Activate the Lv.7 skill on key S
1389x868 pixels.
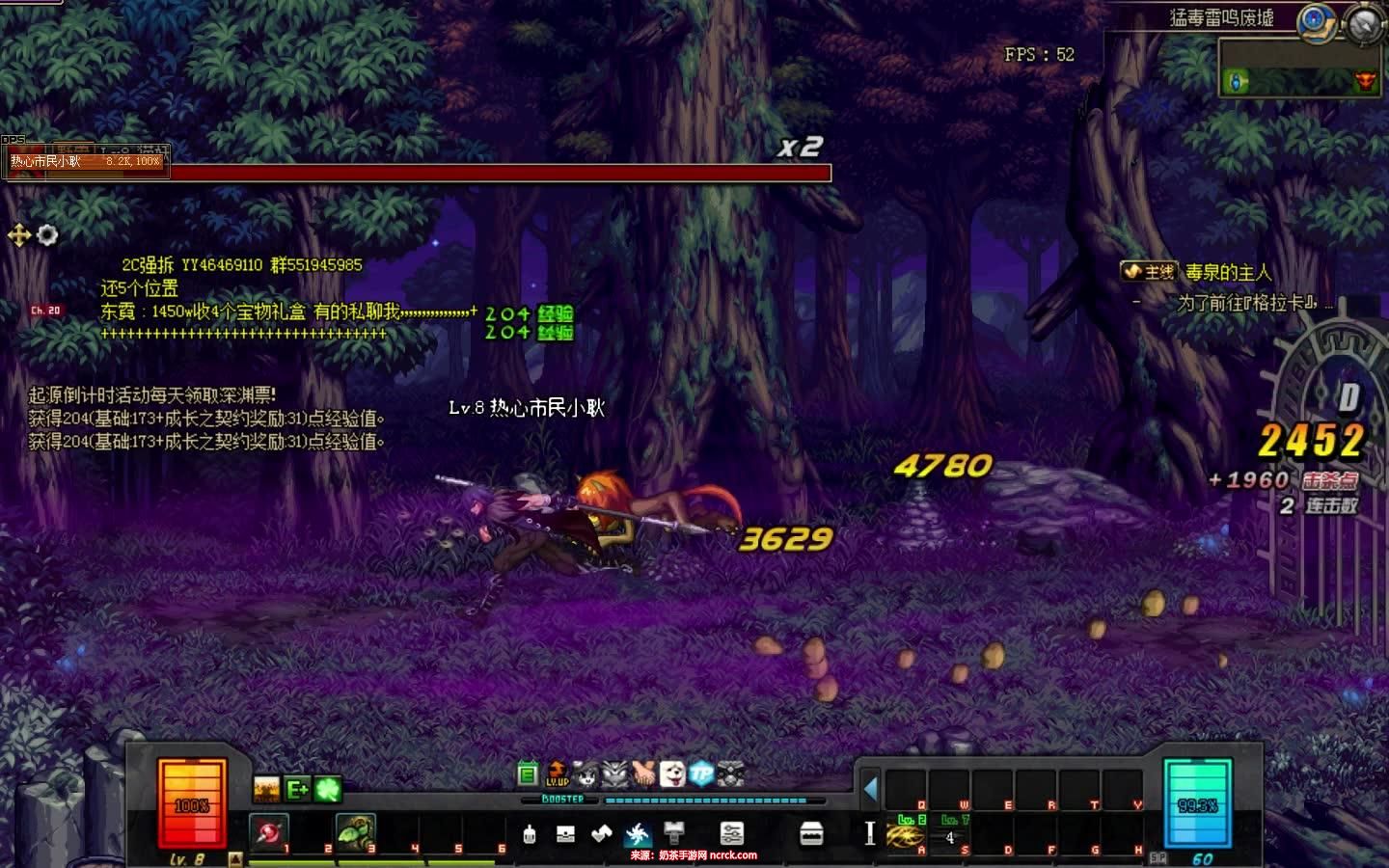pos(949,835)
